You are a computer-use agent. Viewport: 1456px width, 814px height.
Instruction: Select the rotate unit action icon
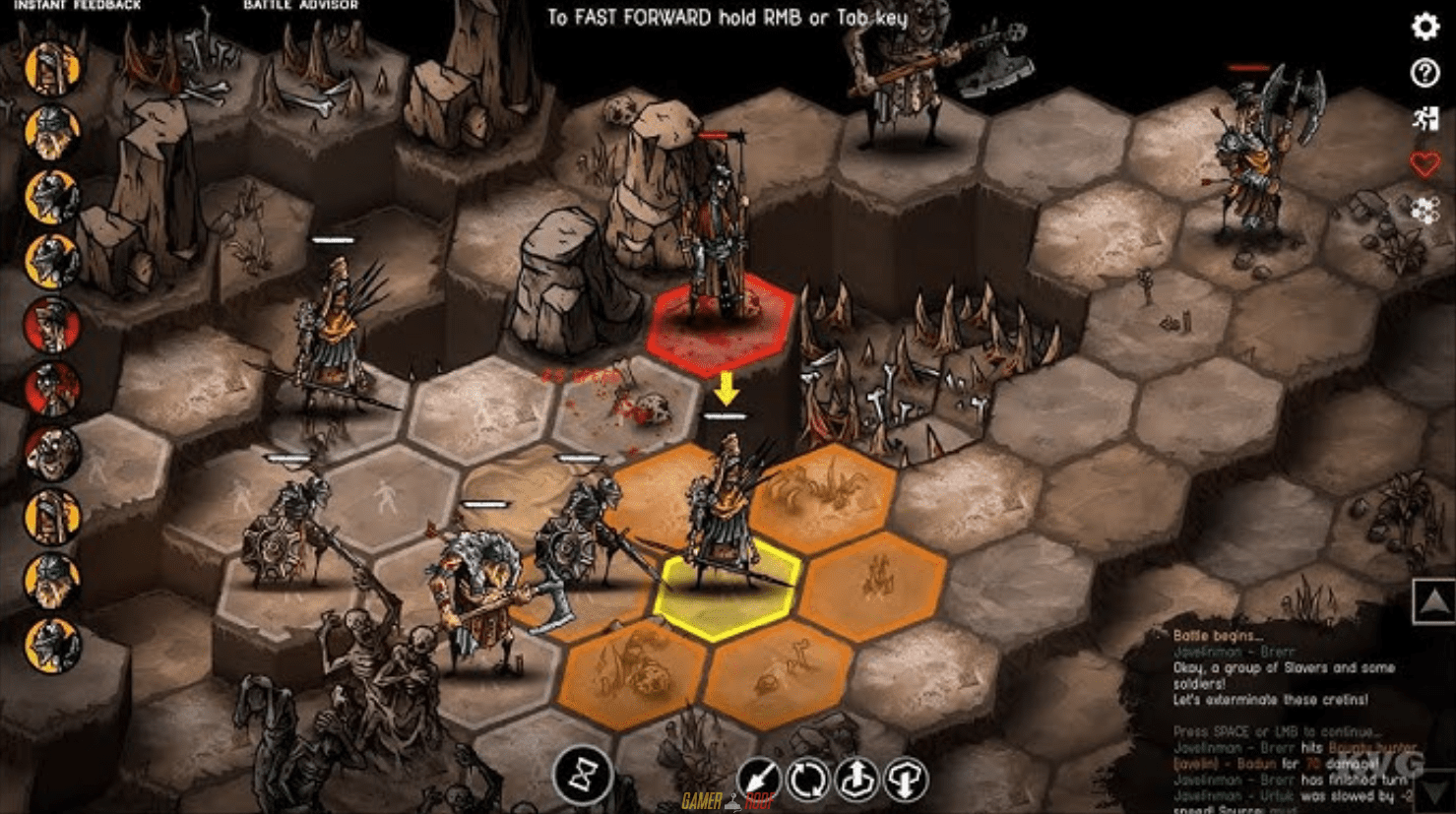[809, 779]
